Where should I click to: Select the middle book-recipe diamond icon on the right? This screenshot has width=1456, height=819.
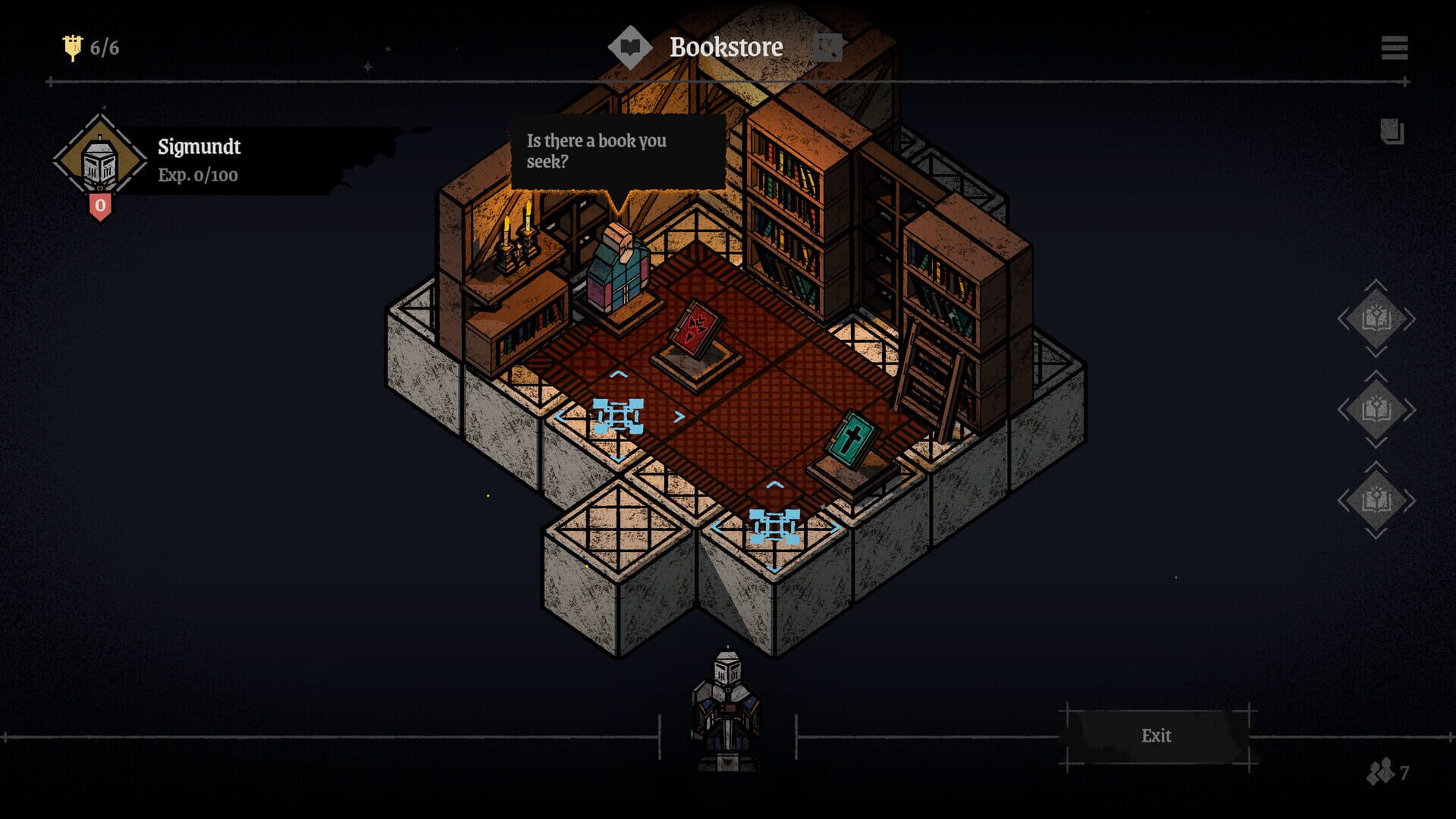coord(1376,407)
